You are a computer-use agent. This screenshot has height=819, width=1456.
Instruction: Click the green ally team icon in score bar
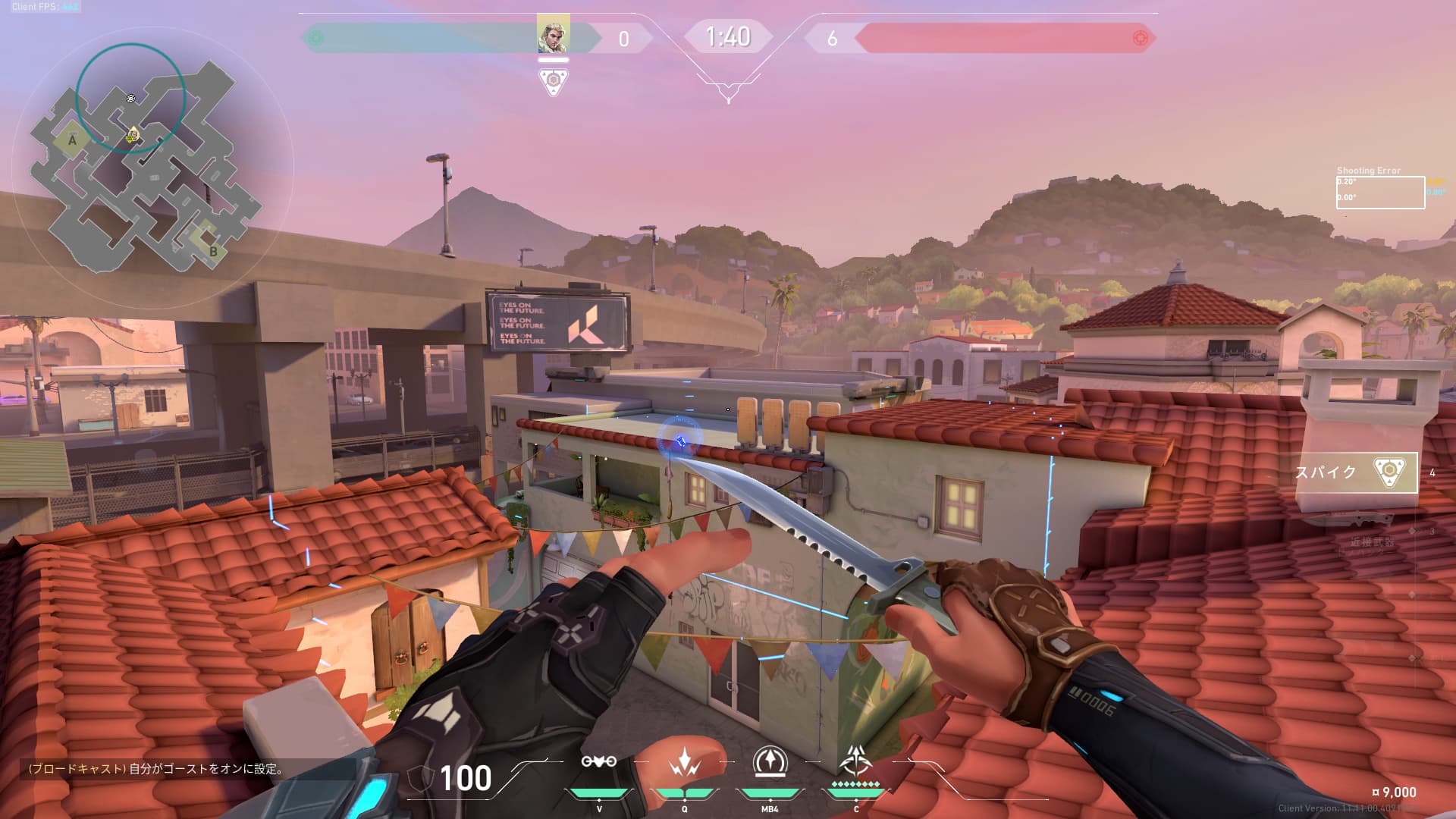[317, 38]
